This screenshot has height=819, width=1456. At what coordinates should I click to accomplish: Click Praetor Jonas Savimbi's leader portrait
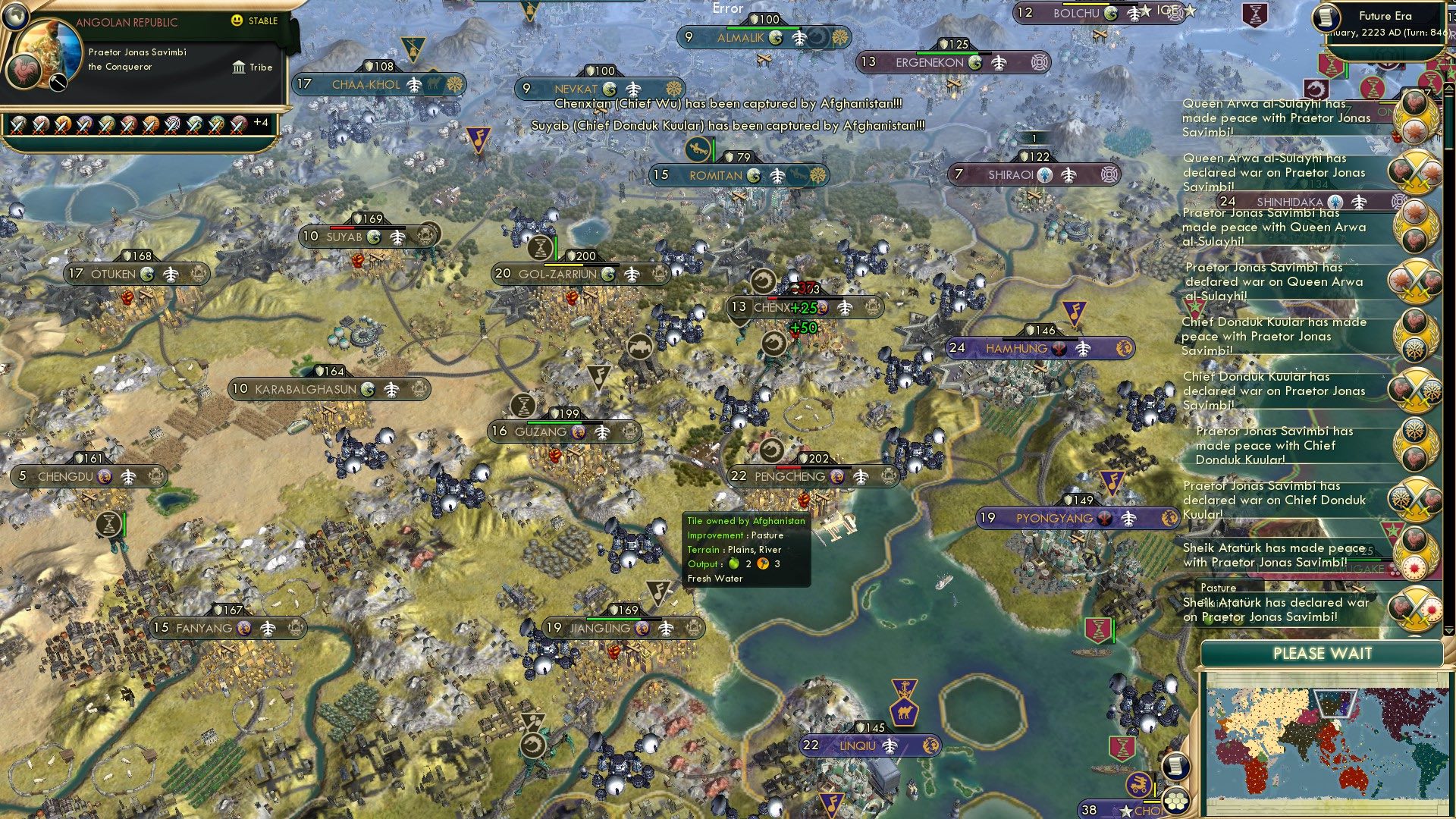(x=49, y=53)
